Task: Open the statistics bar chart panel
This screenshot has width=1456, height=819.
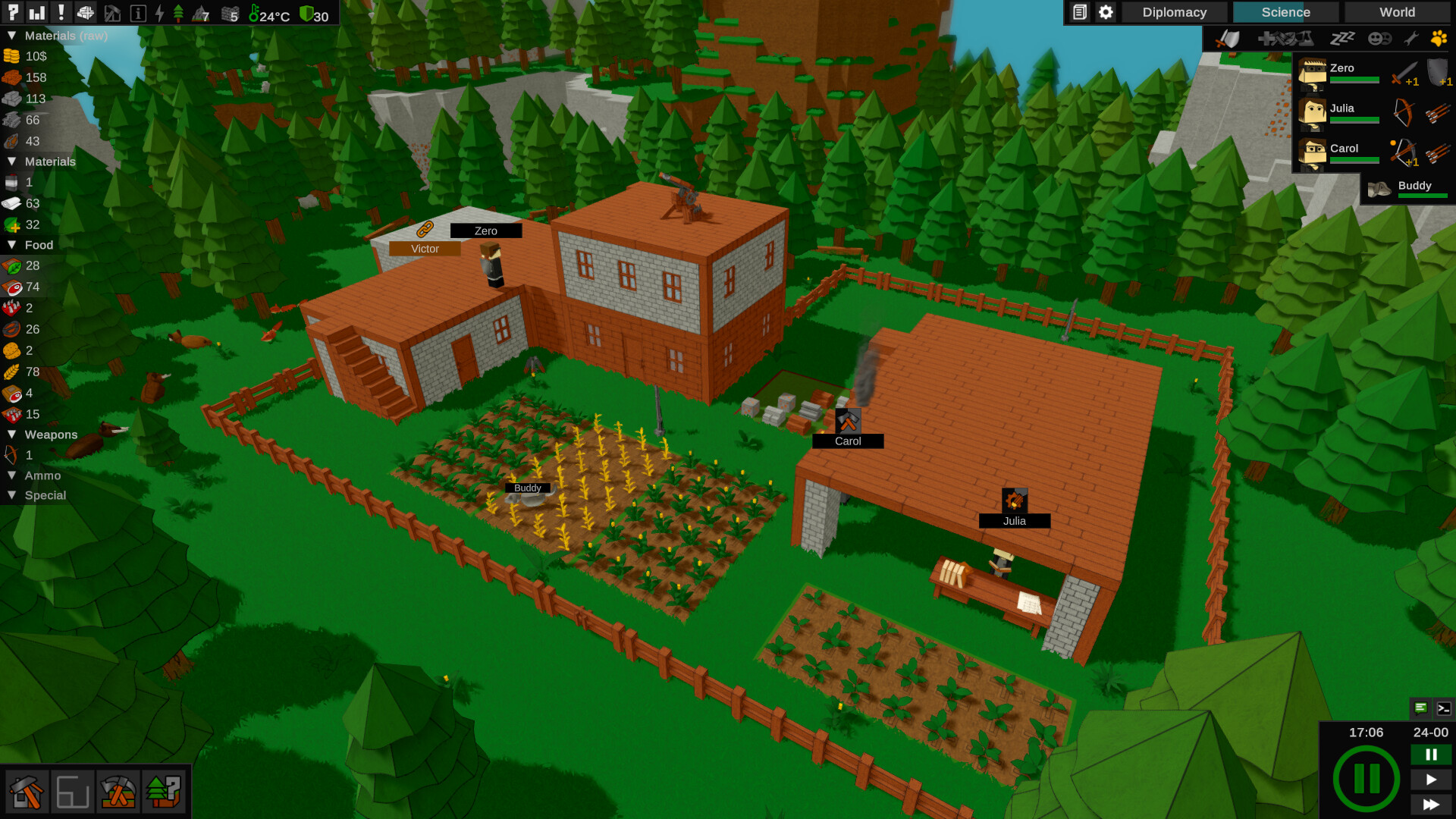Action: 36,11
